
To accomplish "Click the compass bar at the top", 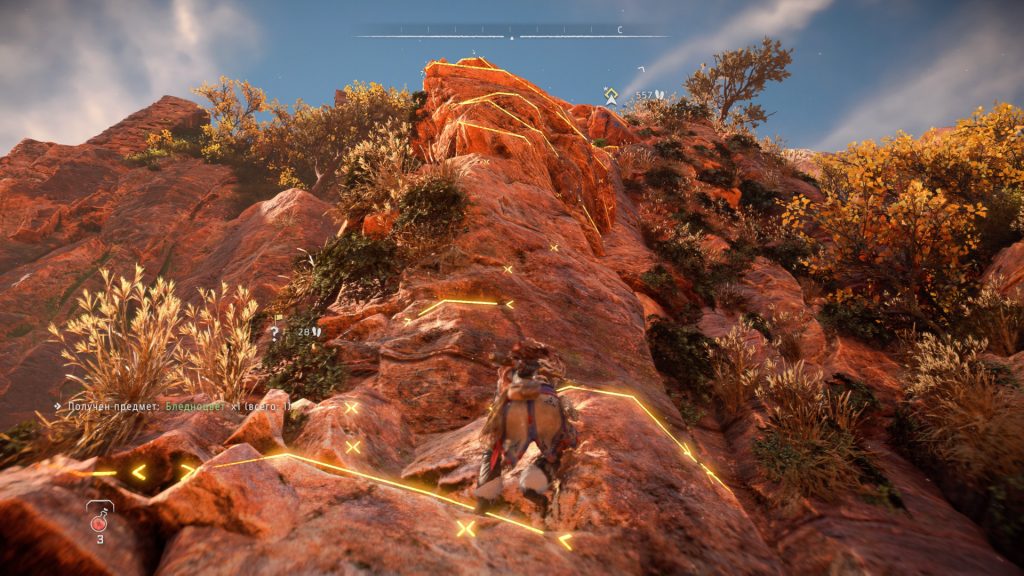I will coord(511,36).
